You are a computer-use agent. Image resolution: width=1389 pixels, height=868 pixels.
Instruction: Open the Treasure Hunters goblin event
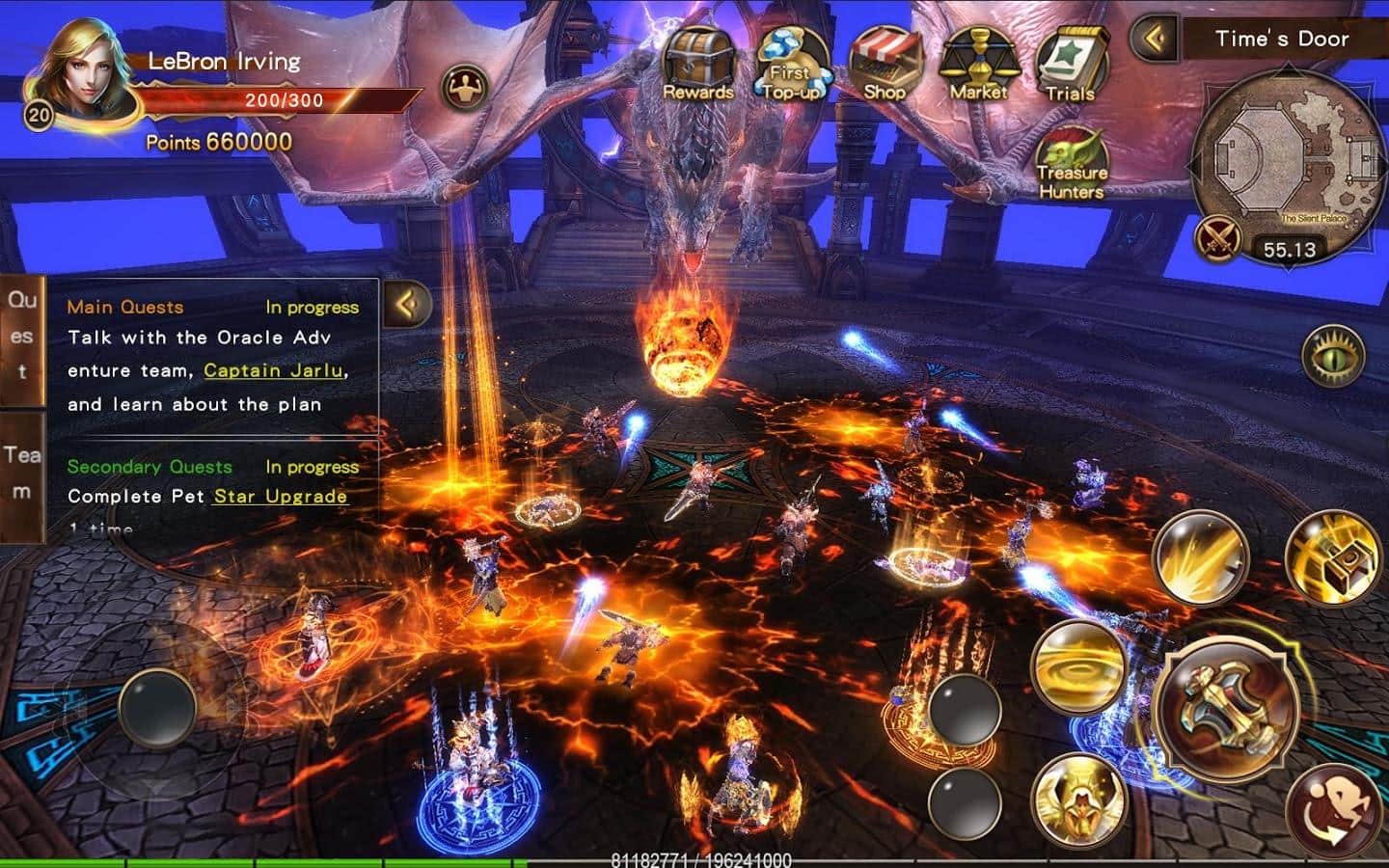[1071, 164]
